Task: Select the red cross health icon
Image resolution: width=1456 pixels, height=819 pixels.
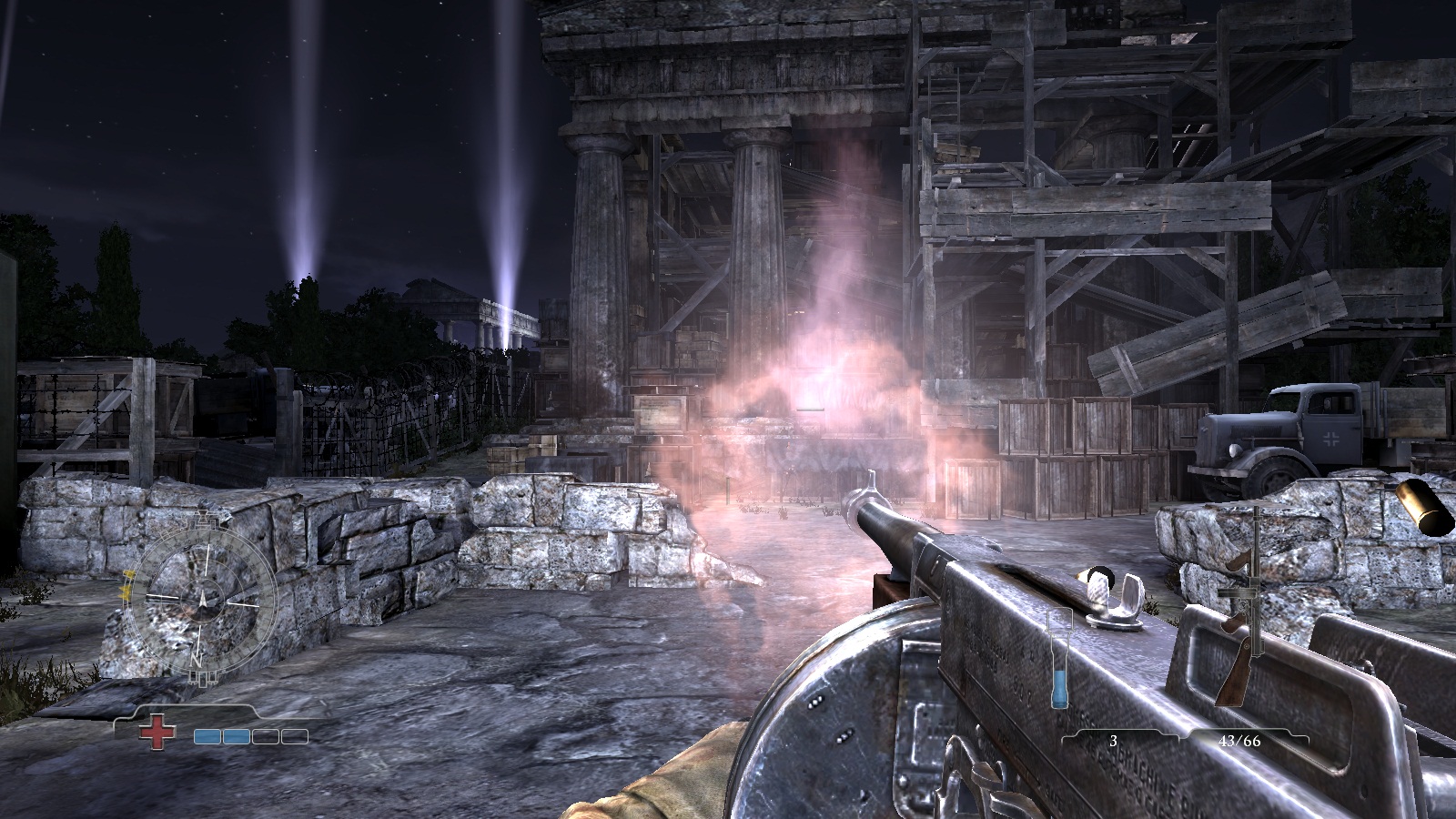Action: (157, 731)
